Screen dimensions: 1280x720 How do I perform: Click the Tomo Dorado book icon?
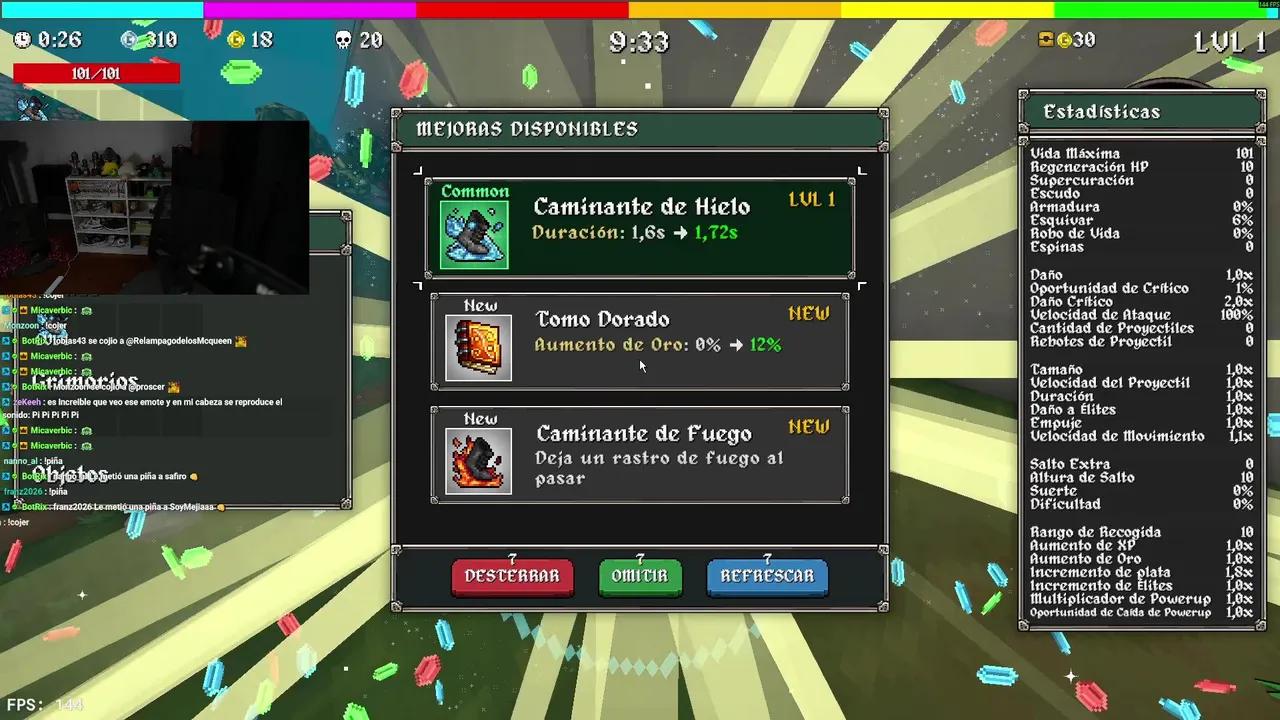click(478, 347)
